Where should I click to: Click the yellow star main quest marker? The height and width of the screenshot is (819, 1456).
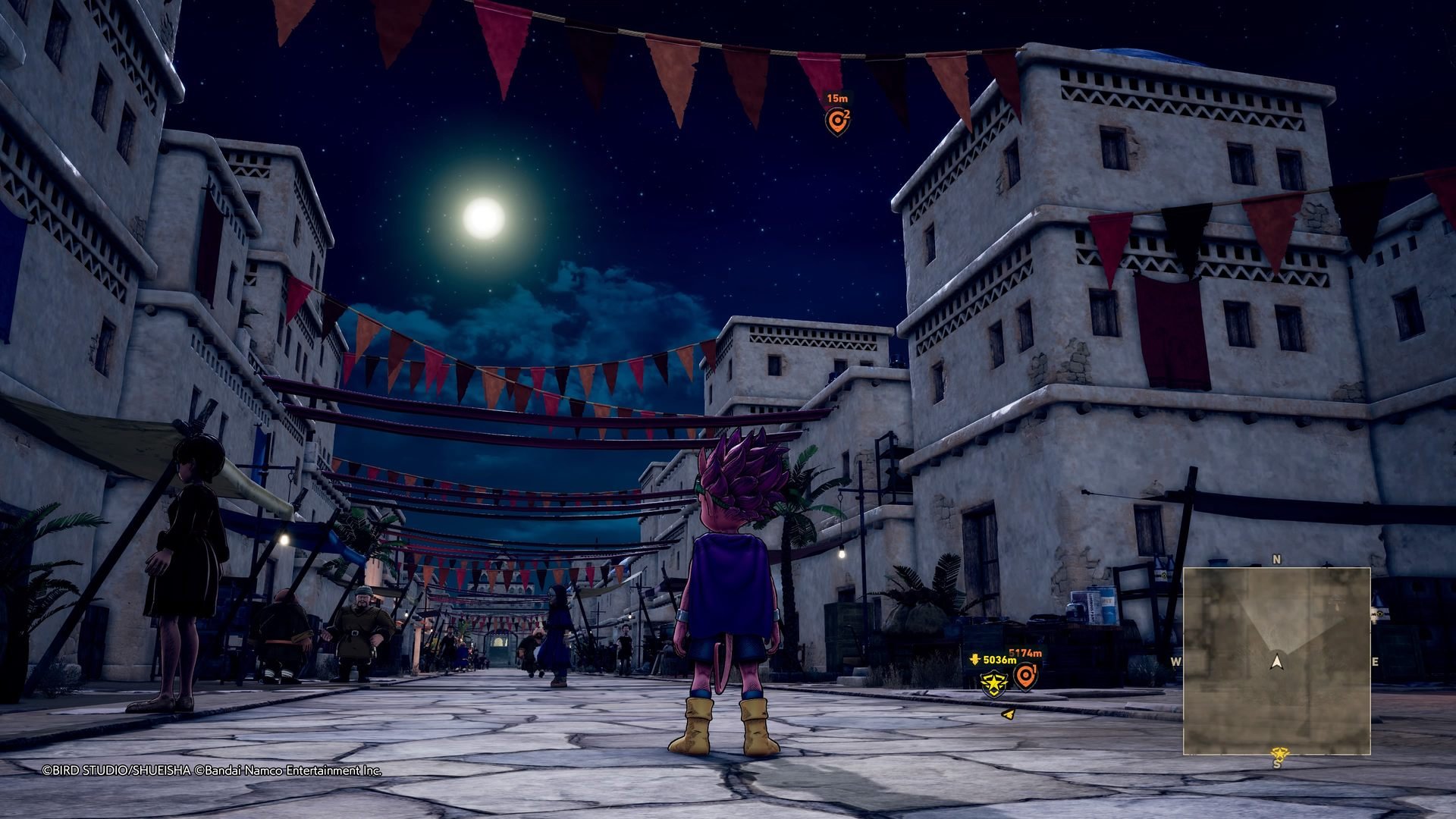[990, 684]
